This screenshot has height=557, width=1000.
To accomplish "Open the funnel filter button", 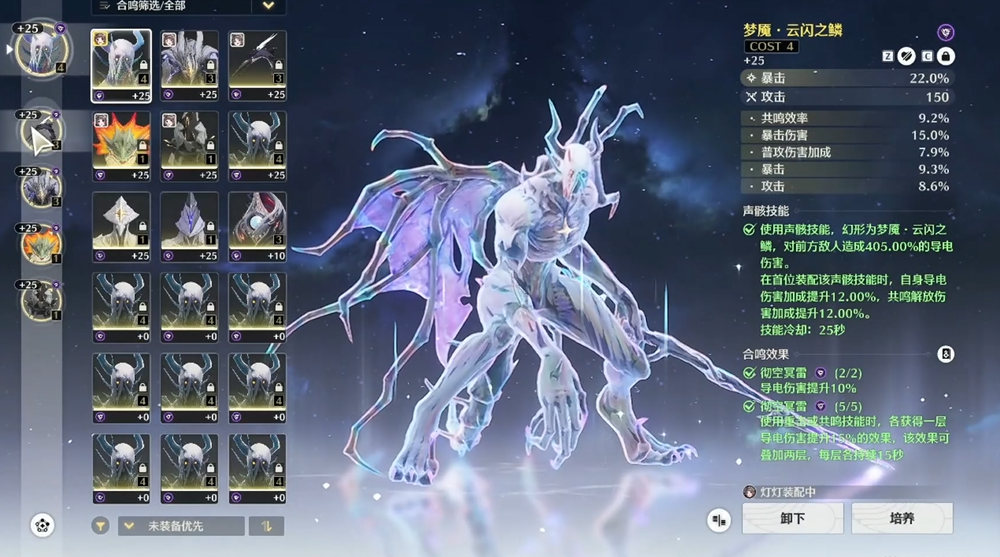I will [x=101, y=526].
